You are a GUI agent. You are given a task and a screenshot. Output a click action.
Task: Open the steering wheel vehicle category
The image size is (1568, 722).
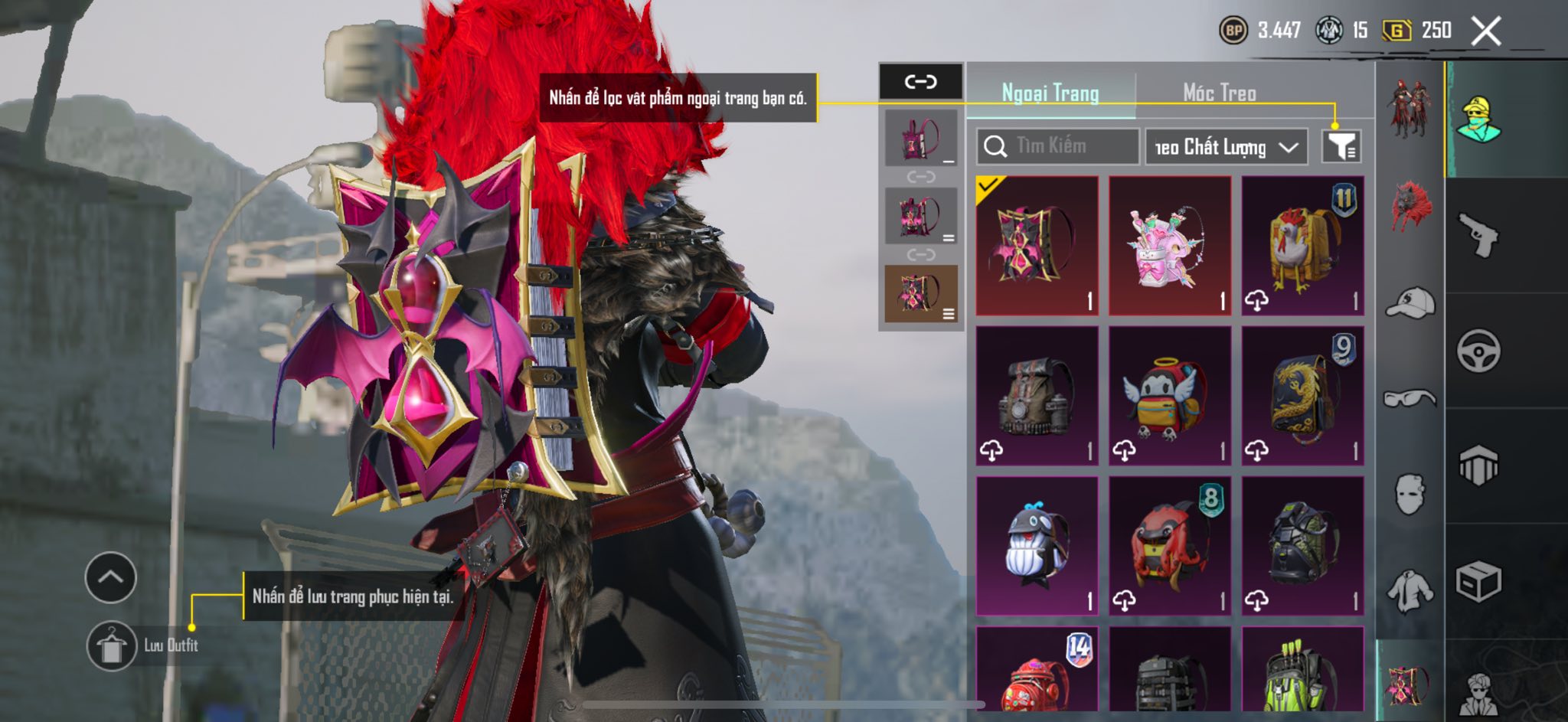tap(1478, 351)
